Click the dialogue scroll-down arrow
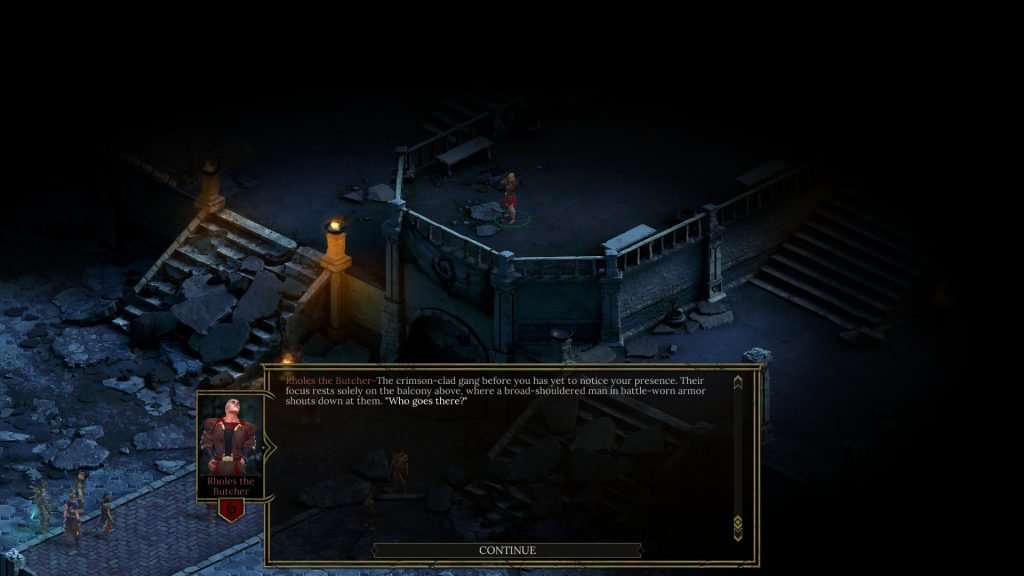This screenshot has width=1024, height=576. 738,523
